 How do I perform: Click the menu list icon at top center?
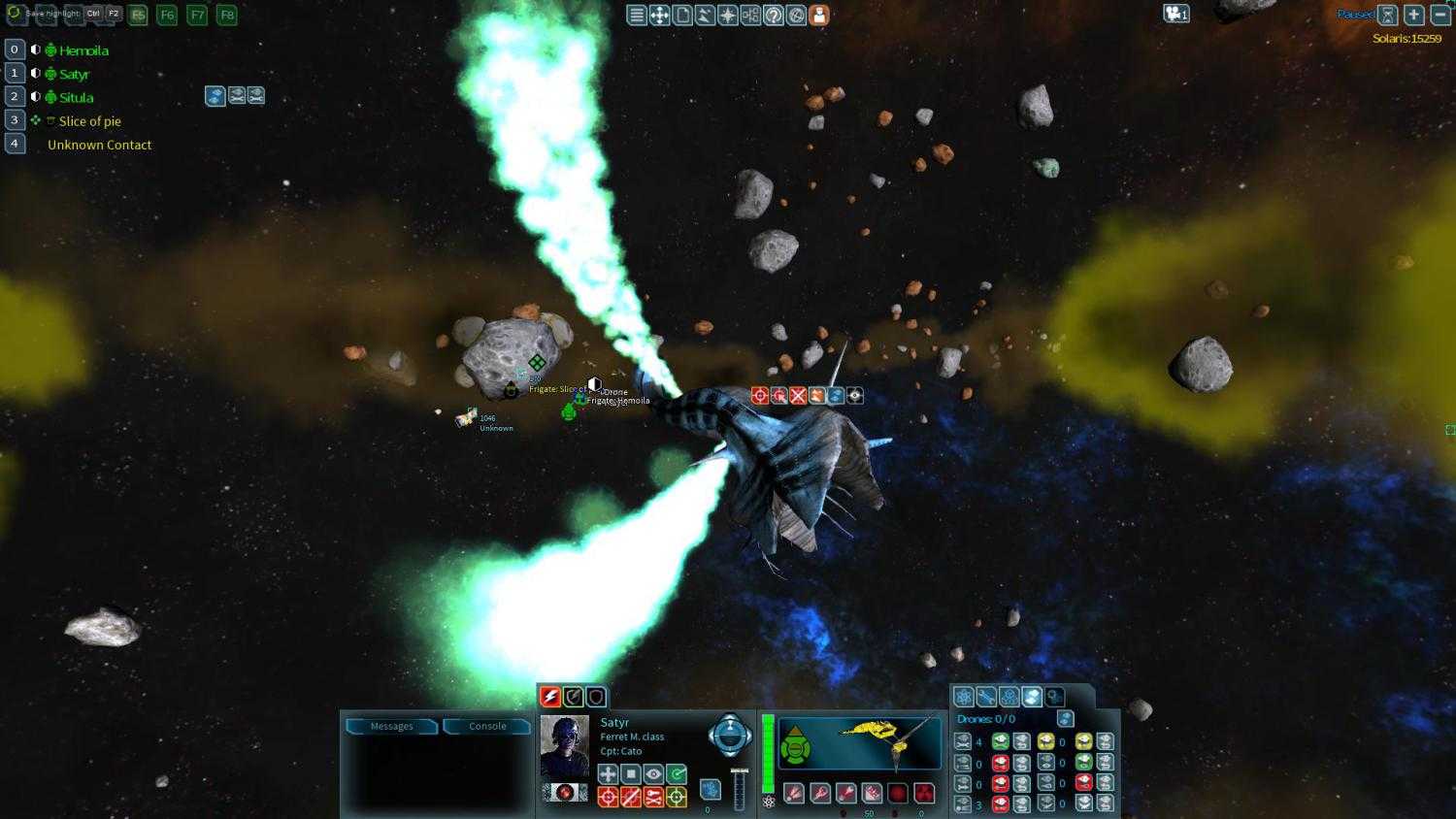[636, 15]
